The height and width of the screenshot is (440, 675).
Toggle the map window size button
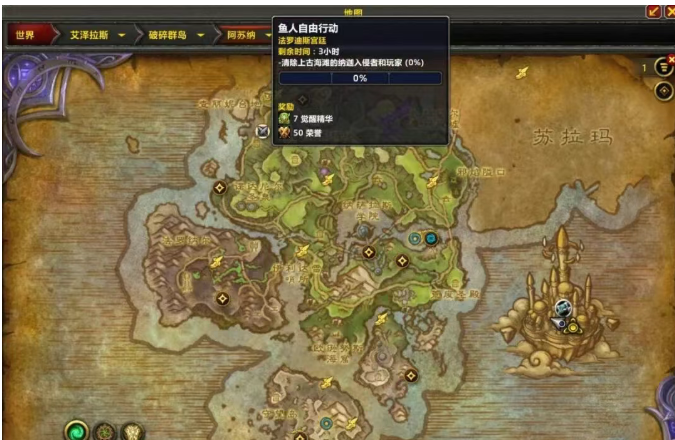(654, 10)
